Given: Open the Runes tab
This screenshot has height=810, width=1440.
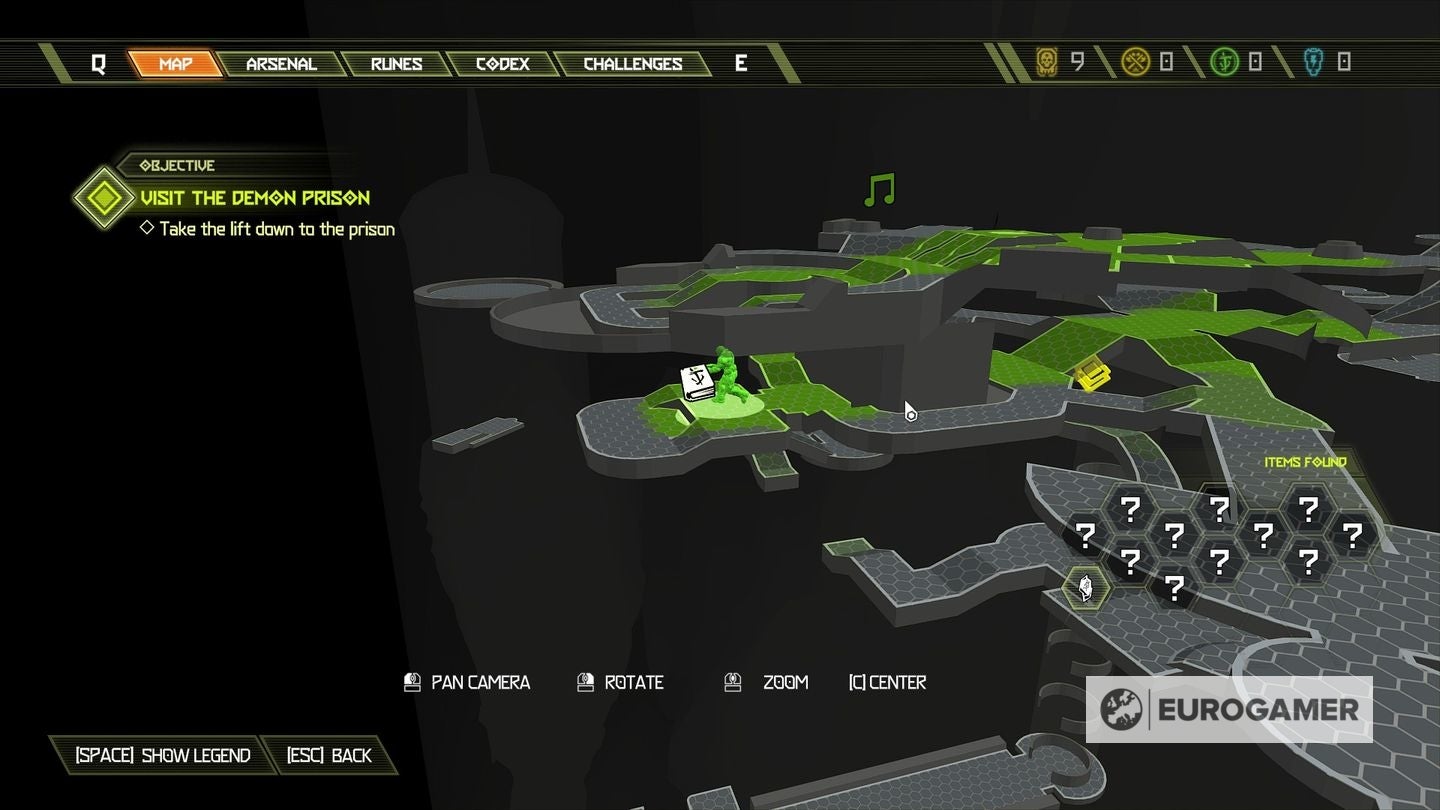Looking at the screenshot, I should tap(396, 64).
